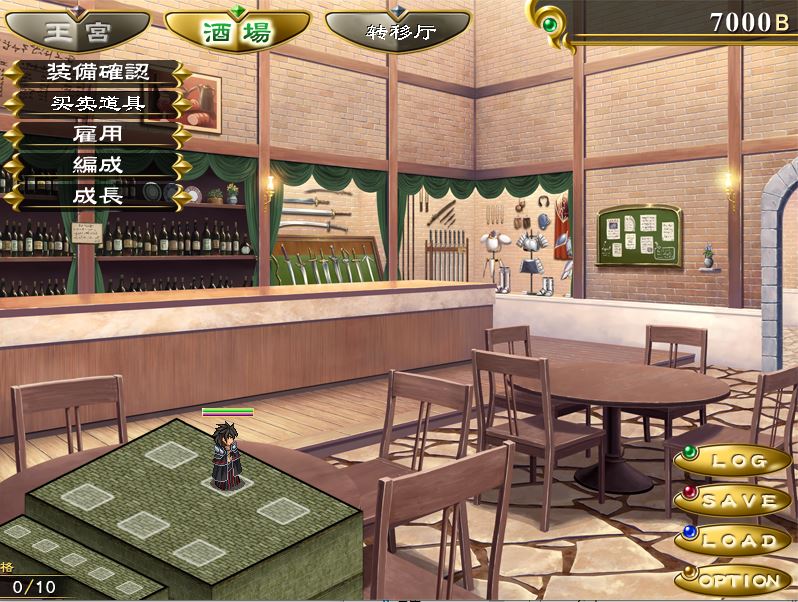Select the 酒場 location tab
The image size is (798, 602).
pyautogui.click(x=237, y=31)
